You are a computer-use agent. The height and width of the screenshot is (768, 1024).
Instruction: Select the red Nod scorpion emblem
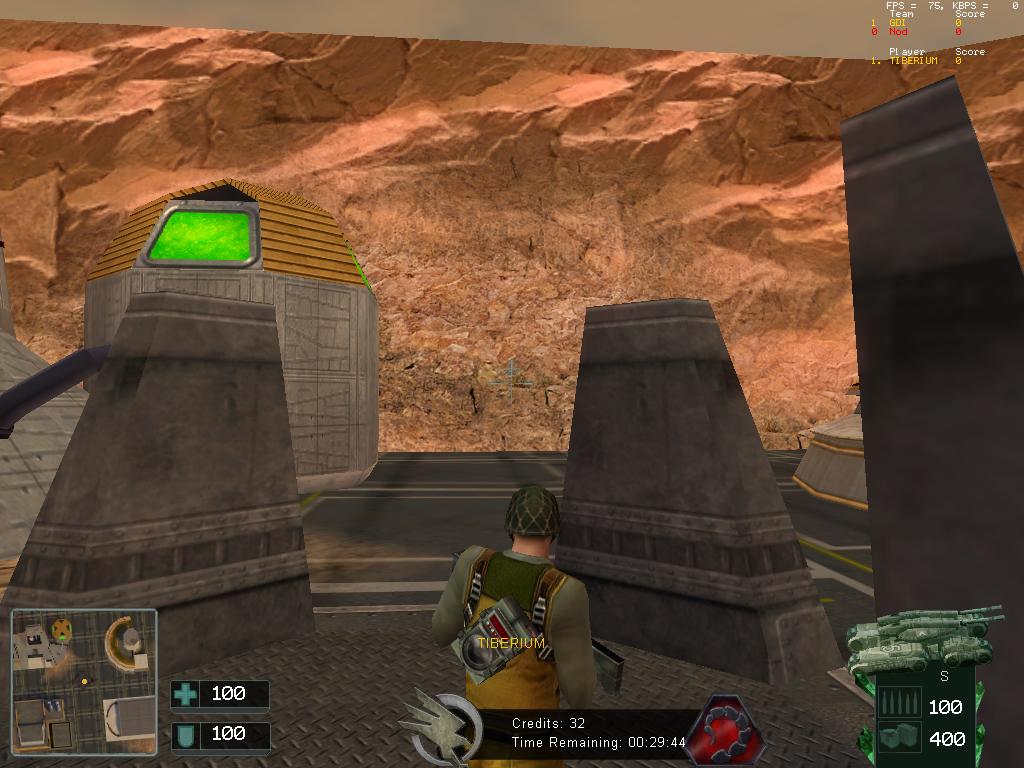click(723, 728)
